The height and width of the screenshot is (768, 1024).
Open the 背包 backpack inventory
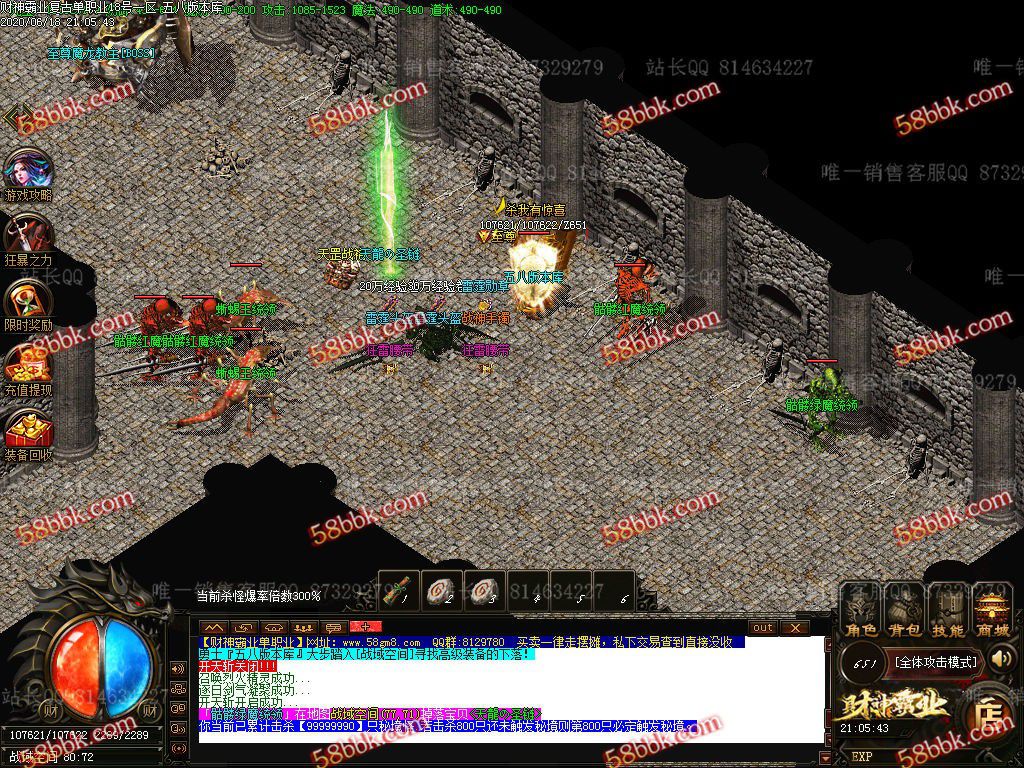pos(905,612)
